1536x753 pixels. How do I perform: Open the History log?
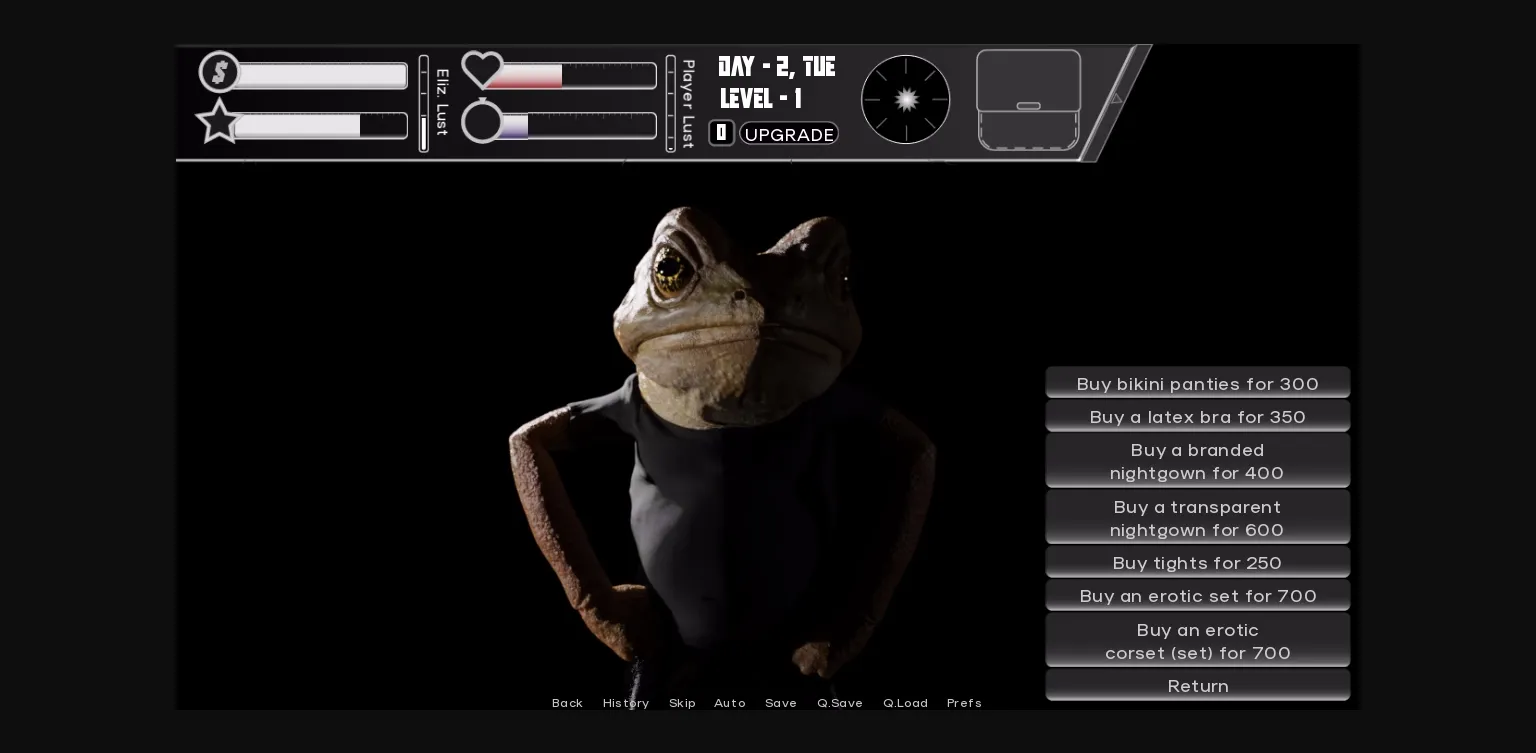tap(626, 703)
